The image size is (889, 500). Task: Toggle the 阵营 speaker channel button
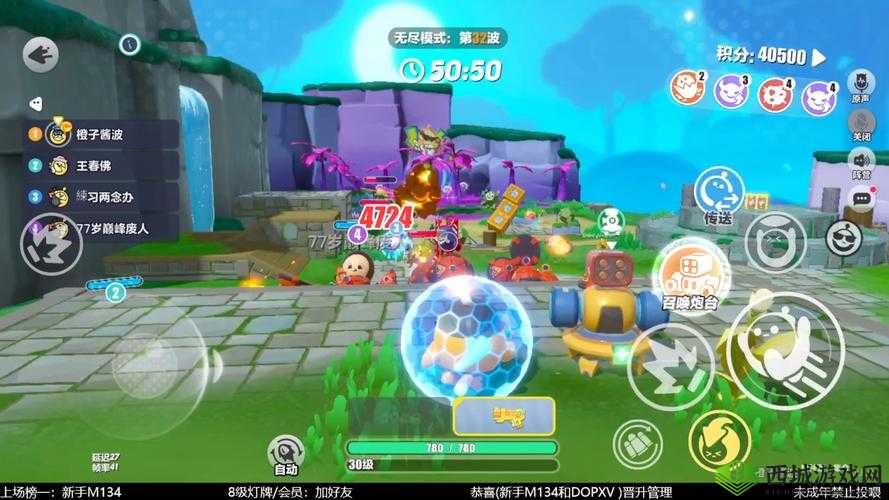(861, 160)
